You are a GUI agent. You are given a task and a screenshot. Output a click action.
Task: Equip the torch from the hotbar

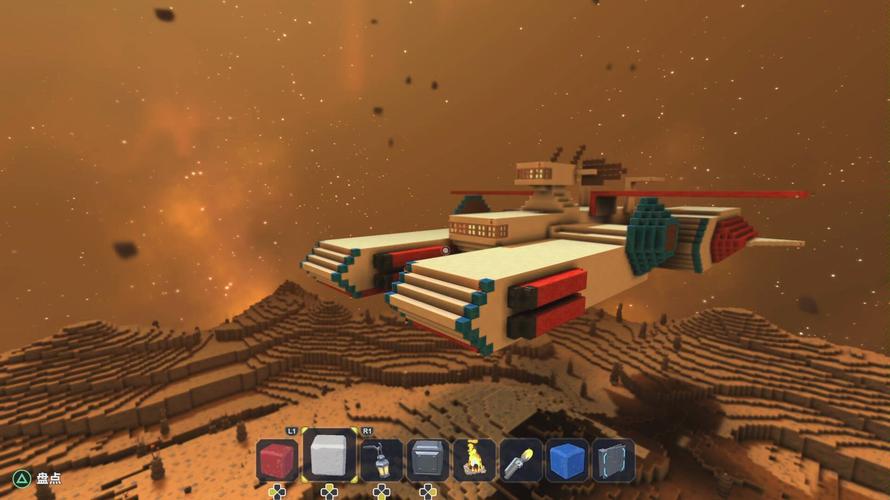pyautogui.click(x=521, y=461)
